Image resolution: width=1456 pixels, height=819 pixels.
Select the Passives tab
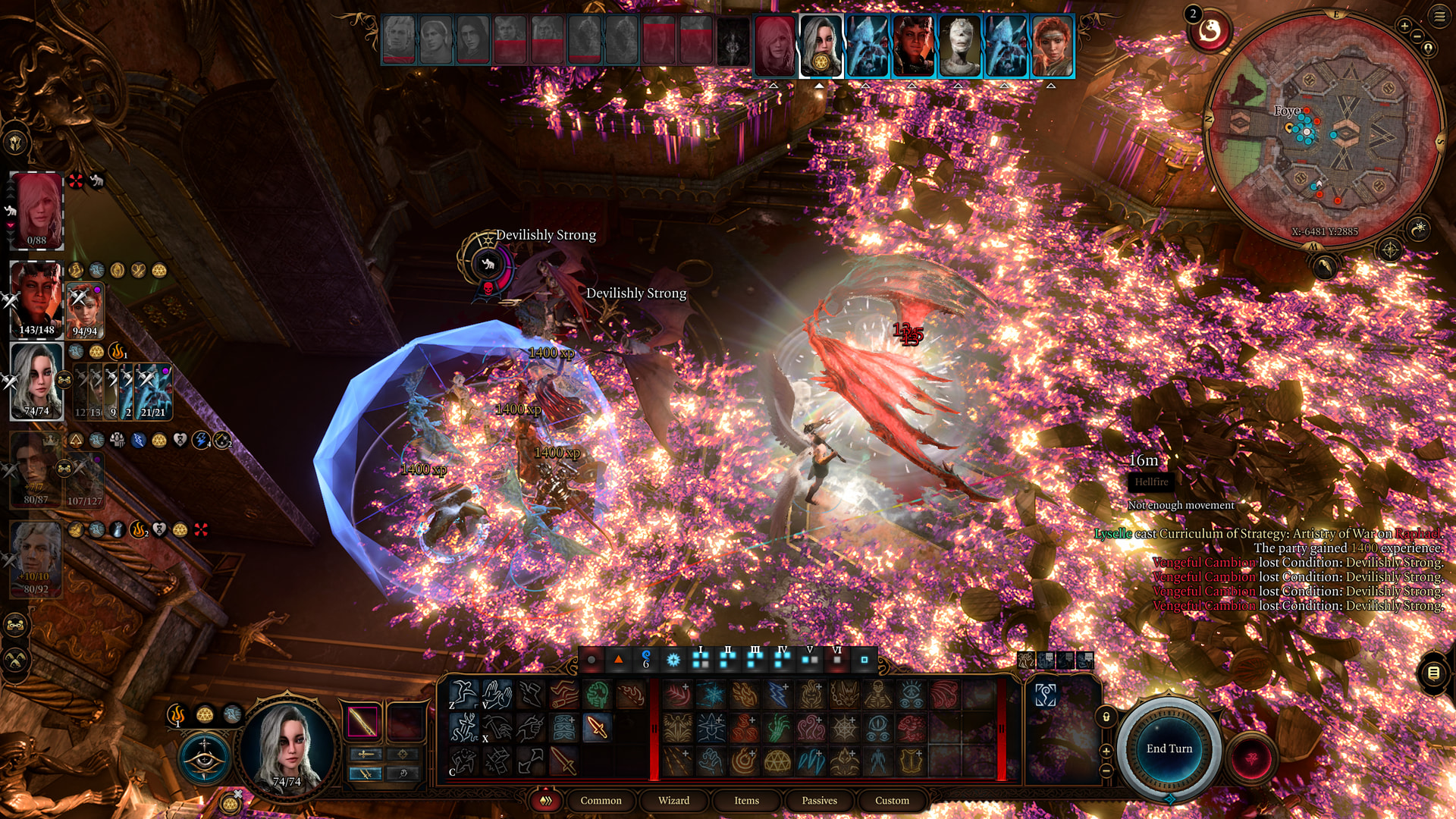click(819, 800)
